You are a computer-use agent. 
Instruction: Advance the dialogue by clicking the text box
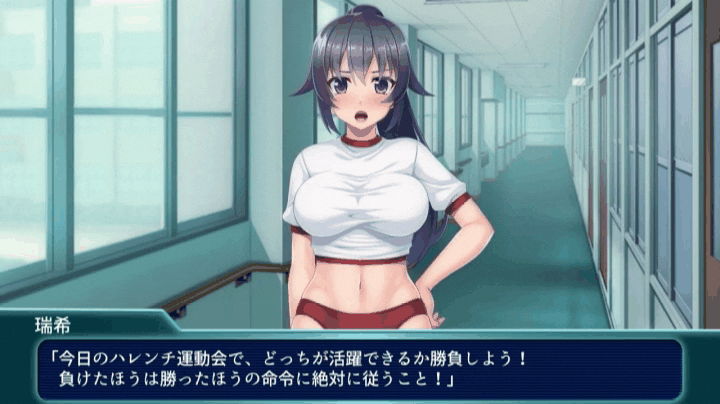click(x=360, y=368)
